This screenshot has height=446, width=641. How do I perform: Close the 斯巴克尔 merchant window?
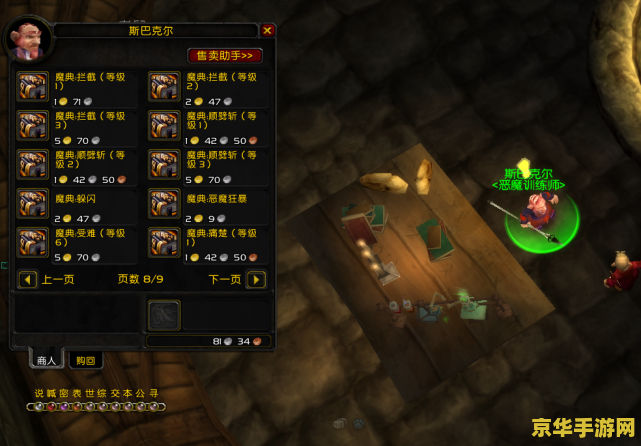[x=267, y=31]
